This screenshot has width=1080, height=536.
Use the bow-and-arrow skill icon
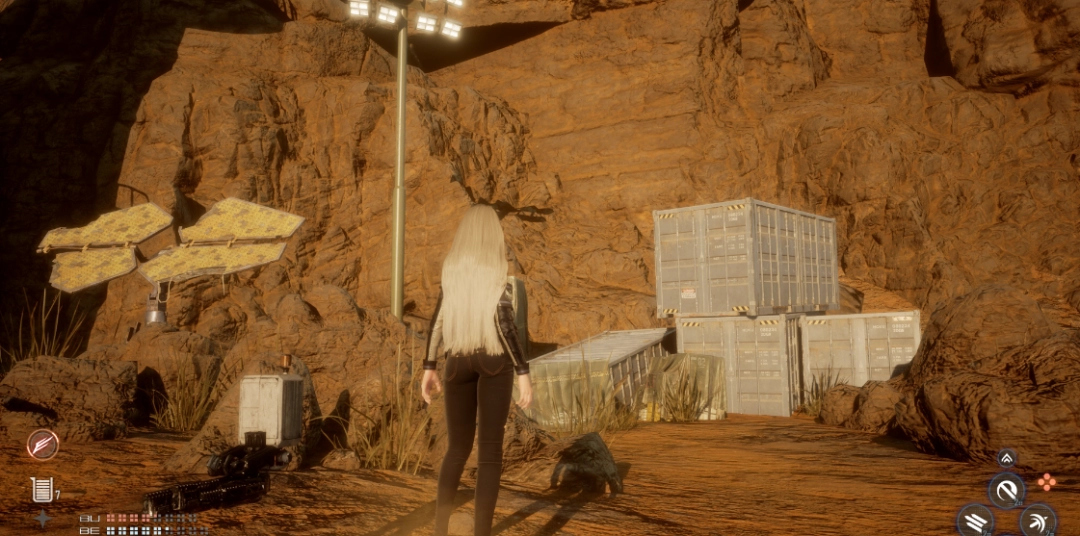click(1038, 520)
